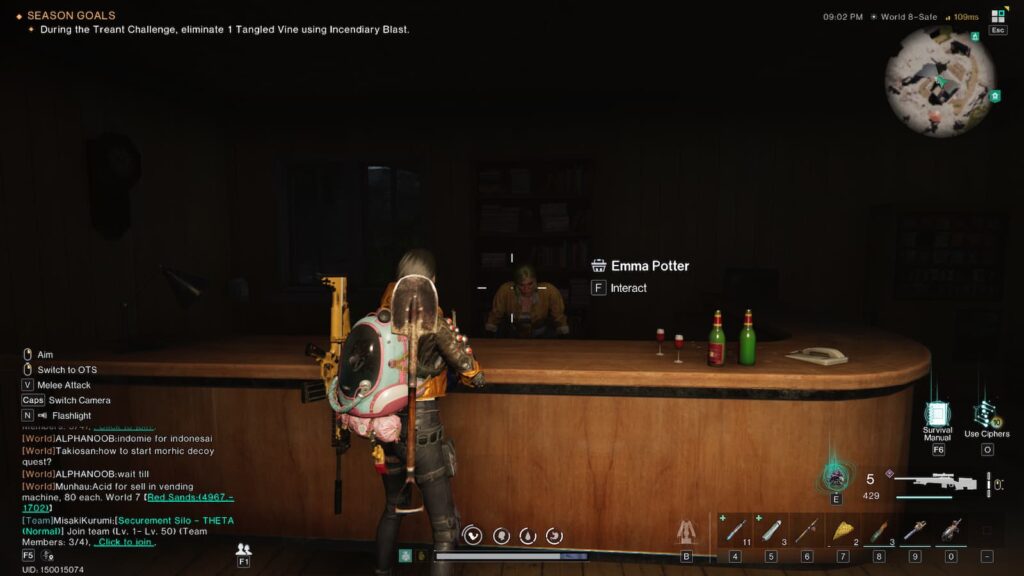This screenshot has height=576, width=1024.
Task: Open the backpack gear icon beside the hotbar
Action: click(686, 531)
